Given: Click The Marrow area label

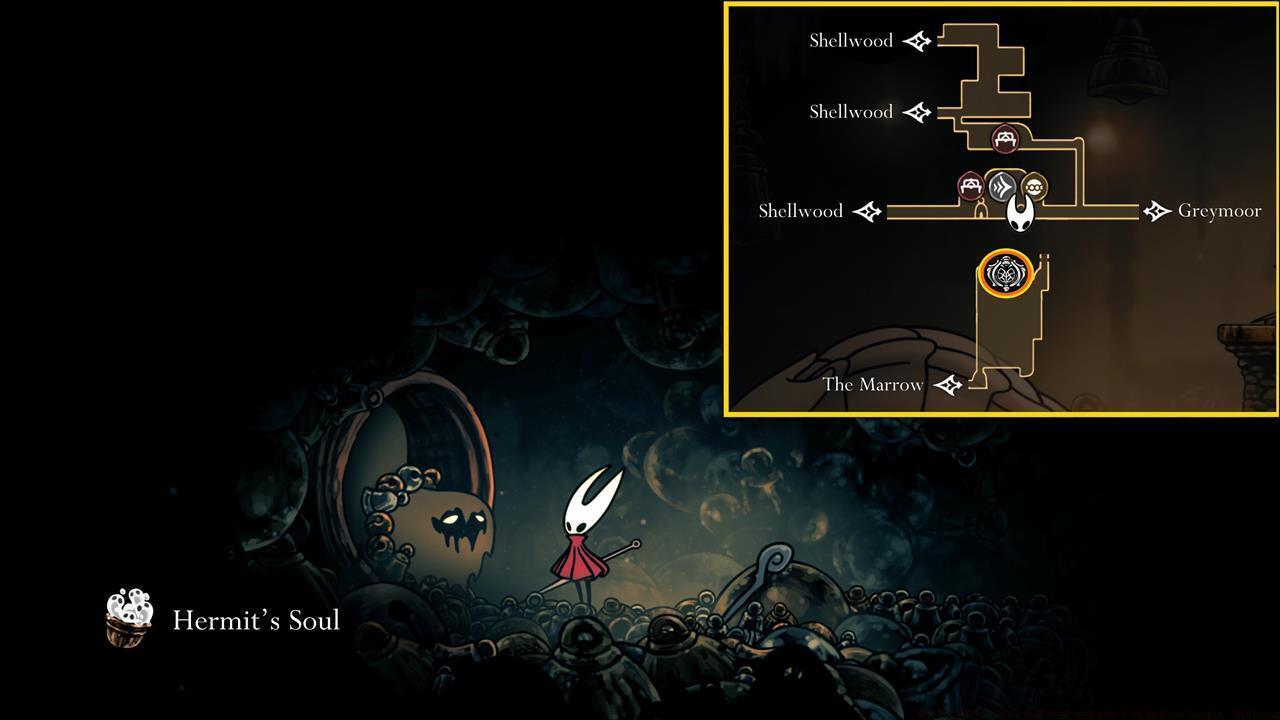Looking at the screenshot, I should [872, 384].
